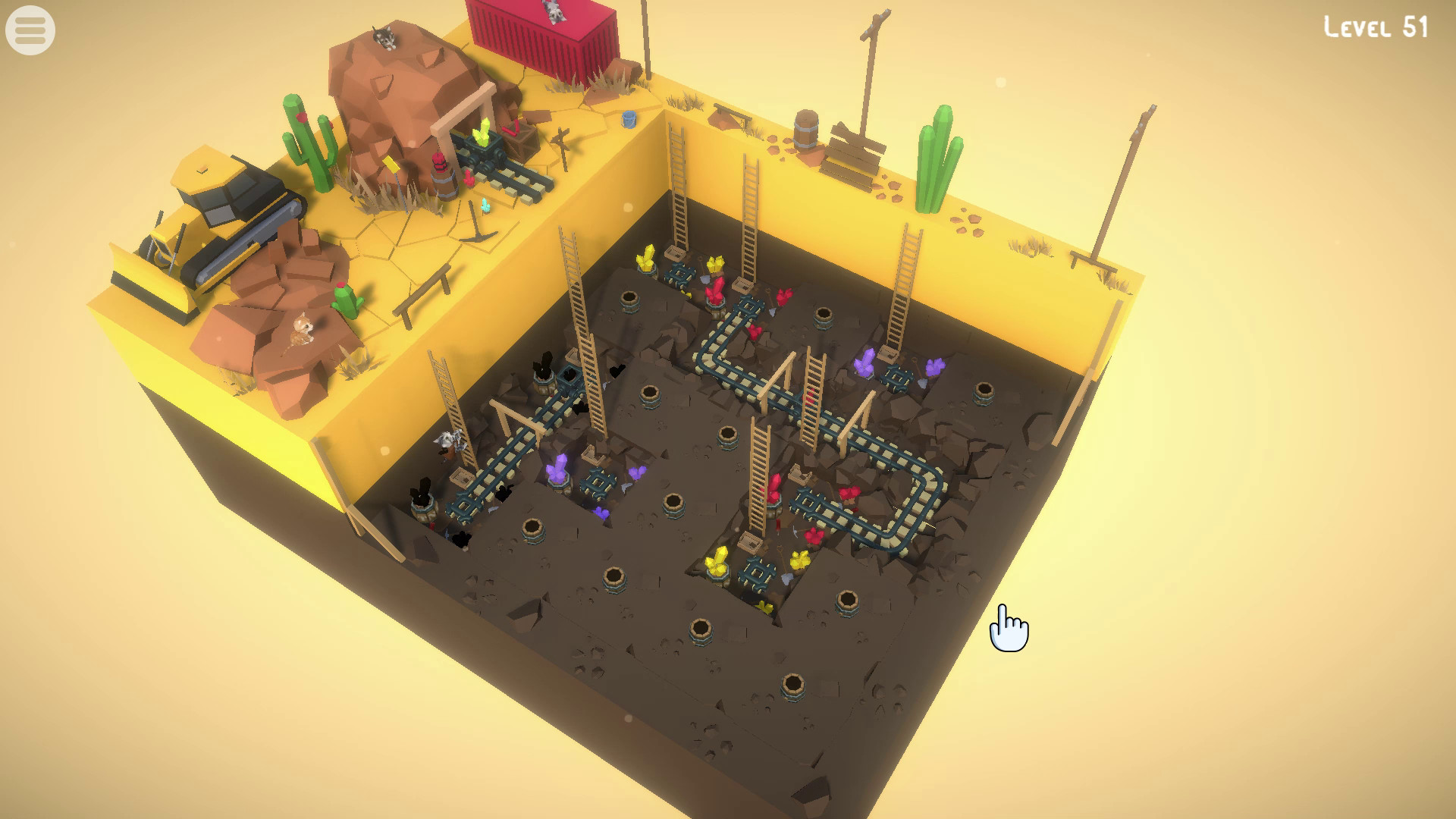The width and height of the screenshot is (1456, 819).
Task: Click the blue bucket at the pit edge
Action: [629, 120]
